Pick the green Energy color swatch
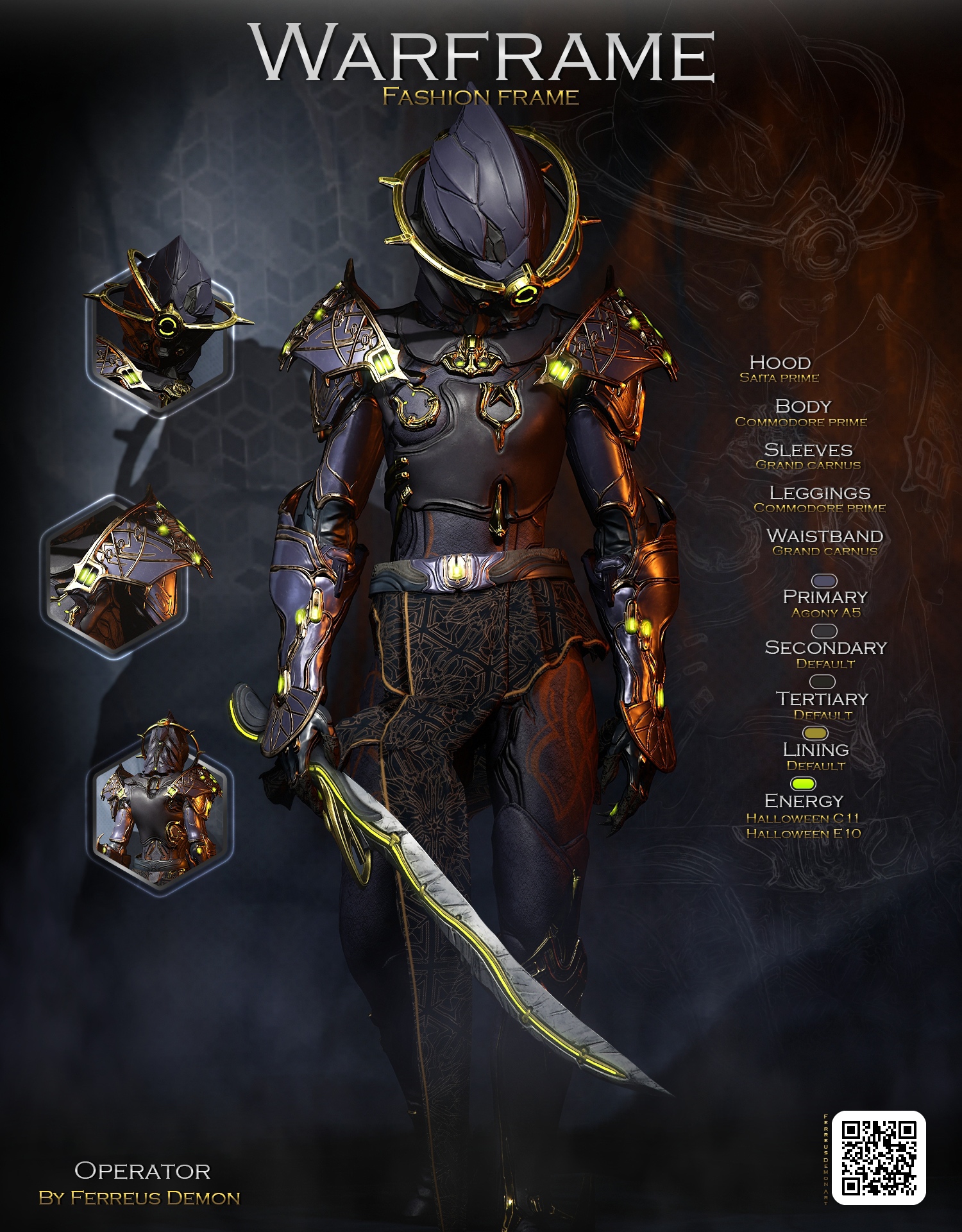Screen dimensions: 962x1232 point(803,783)
